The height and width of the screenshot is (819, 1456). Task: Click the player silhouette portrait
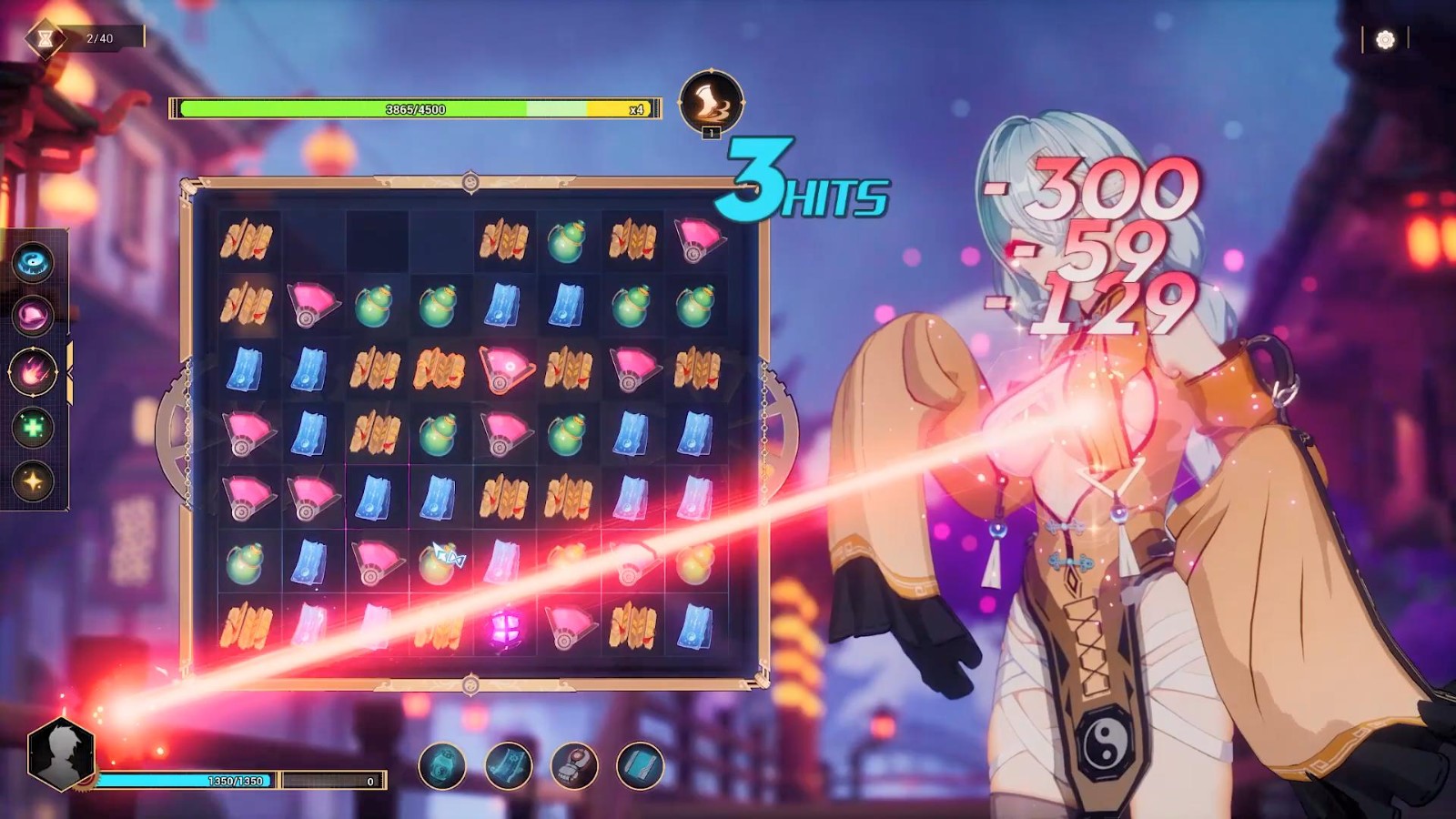point(61,753)
